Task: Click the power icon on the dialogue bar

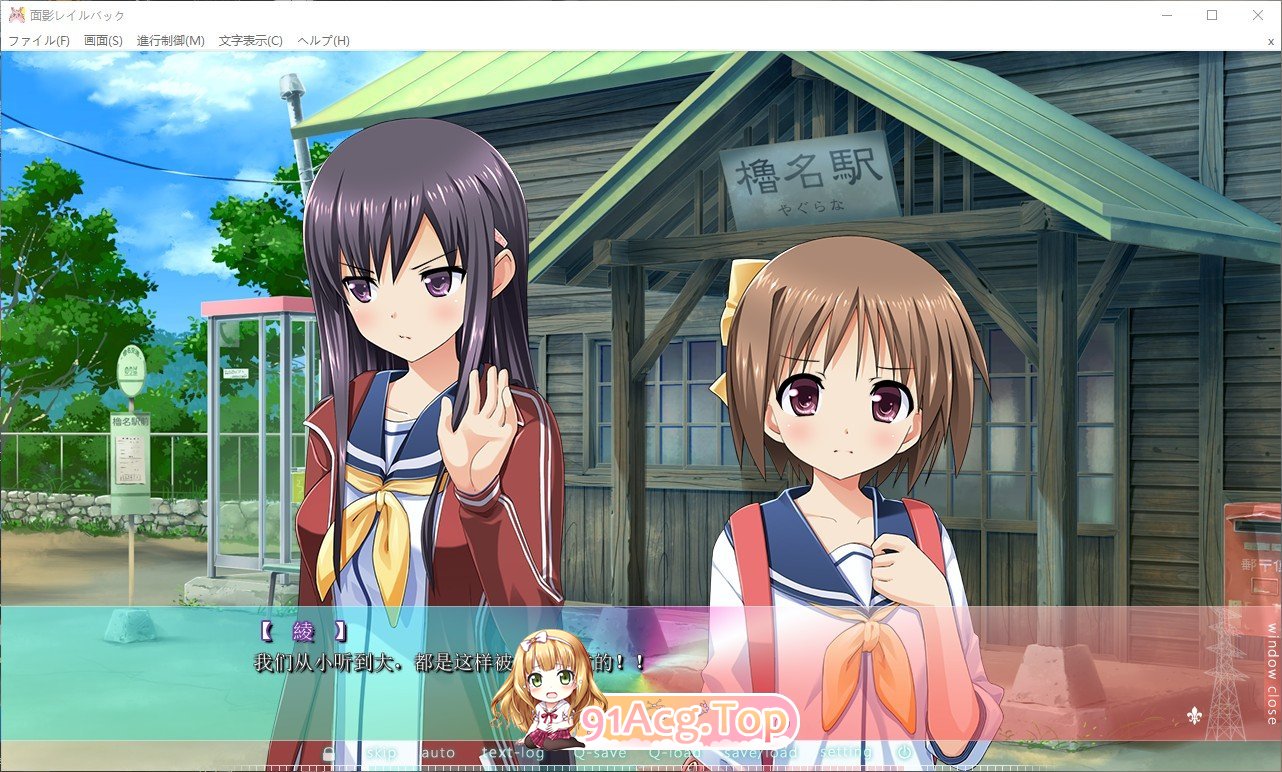Action: tap(904, 753)
